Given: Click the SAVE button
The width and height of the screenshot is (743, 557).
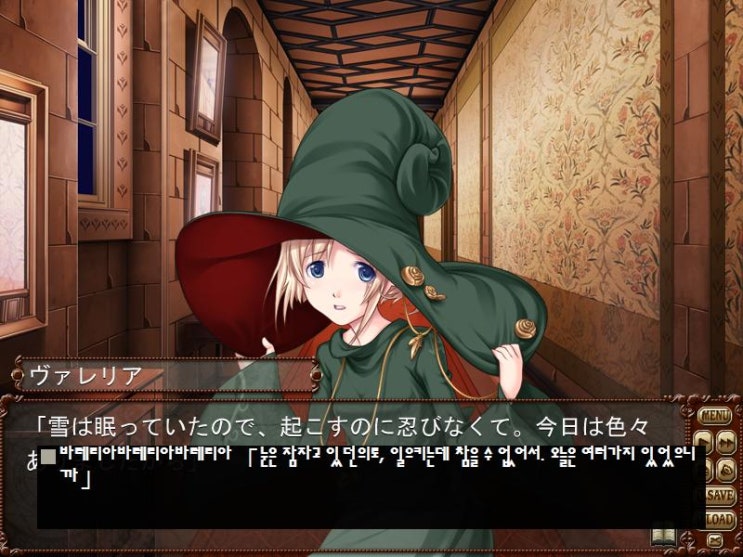Looking at the screenshot, I should point(719,495).
